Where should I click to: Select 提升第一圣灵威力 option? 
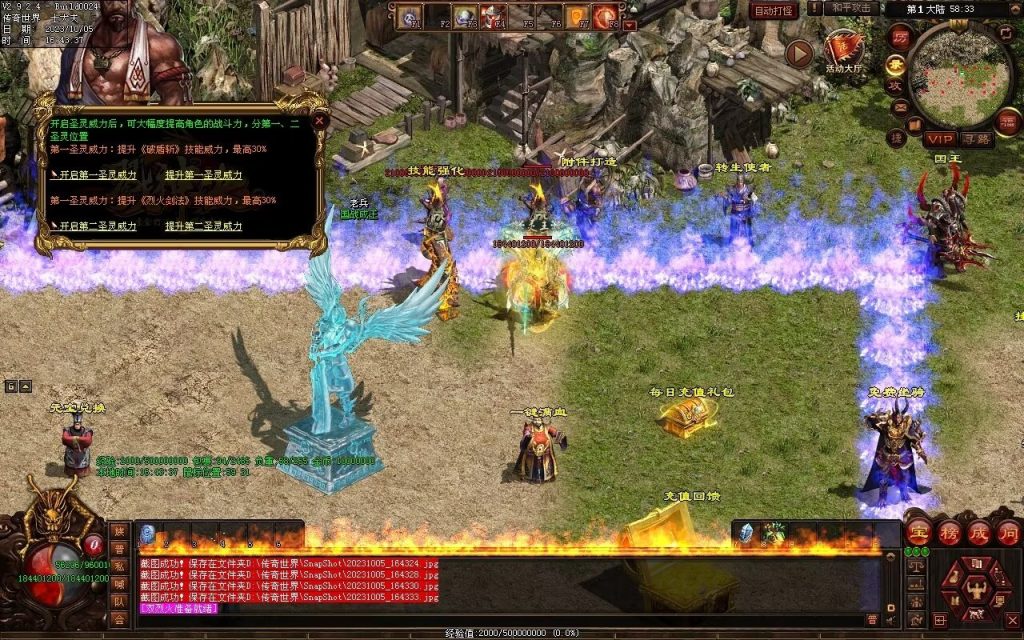[203, 174]
